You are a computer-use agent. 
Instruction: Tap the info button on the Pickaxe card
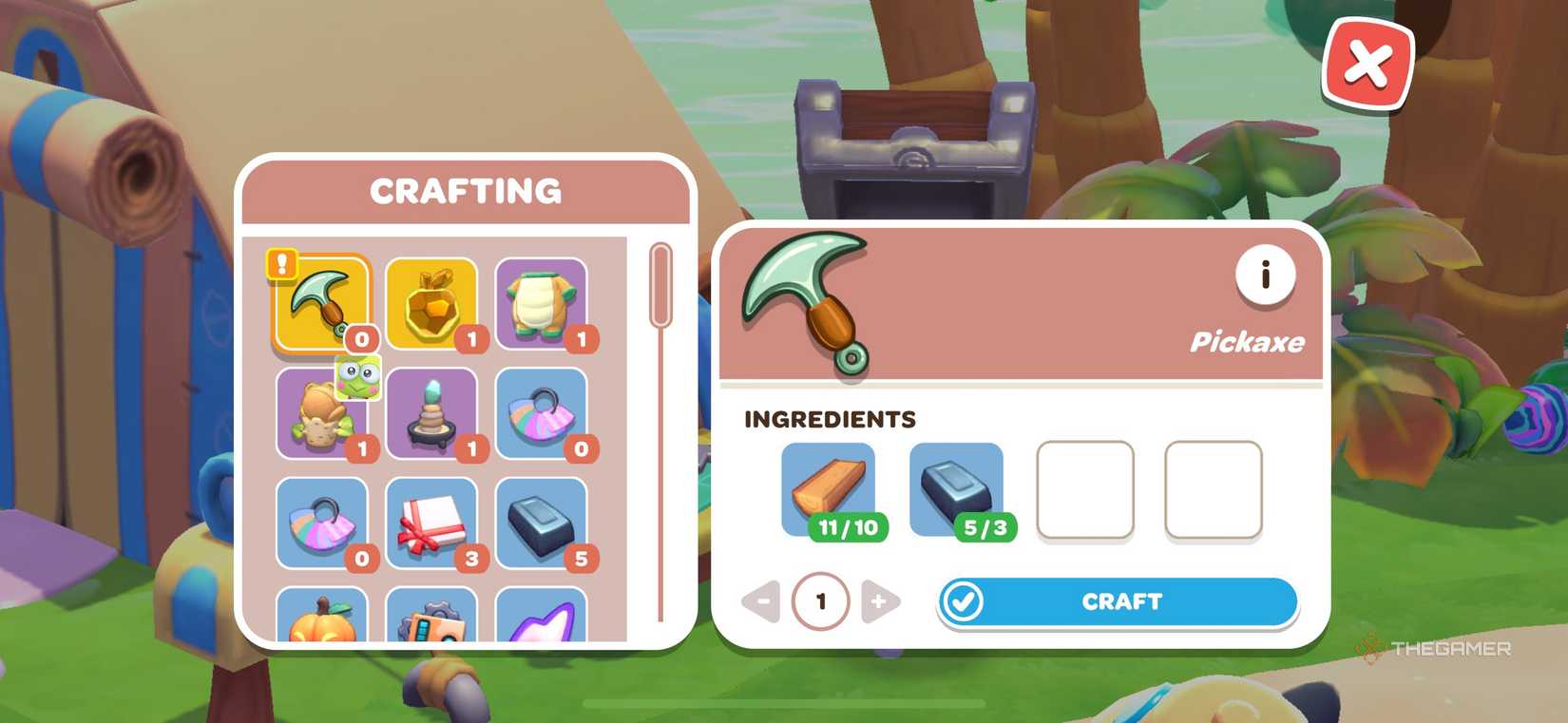1265,276
